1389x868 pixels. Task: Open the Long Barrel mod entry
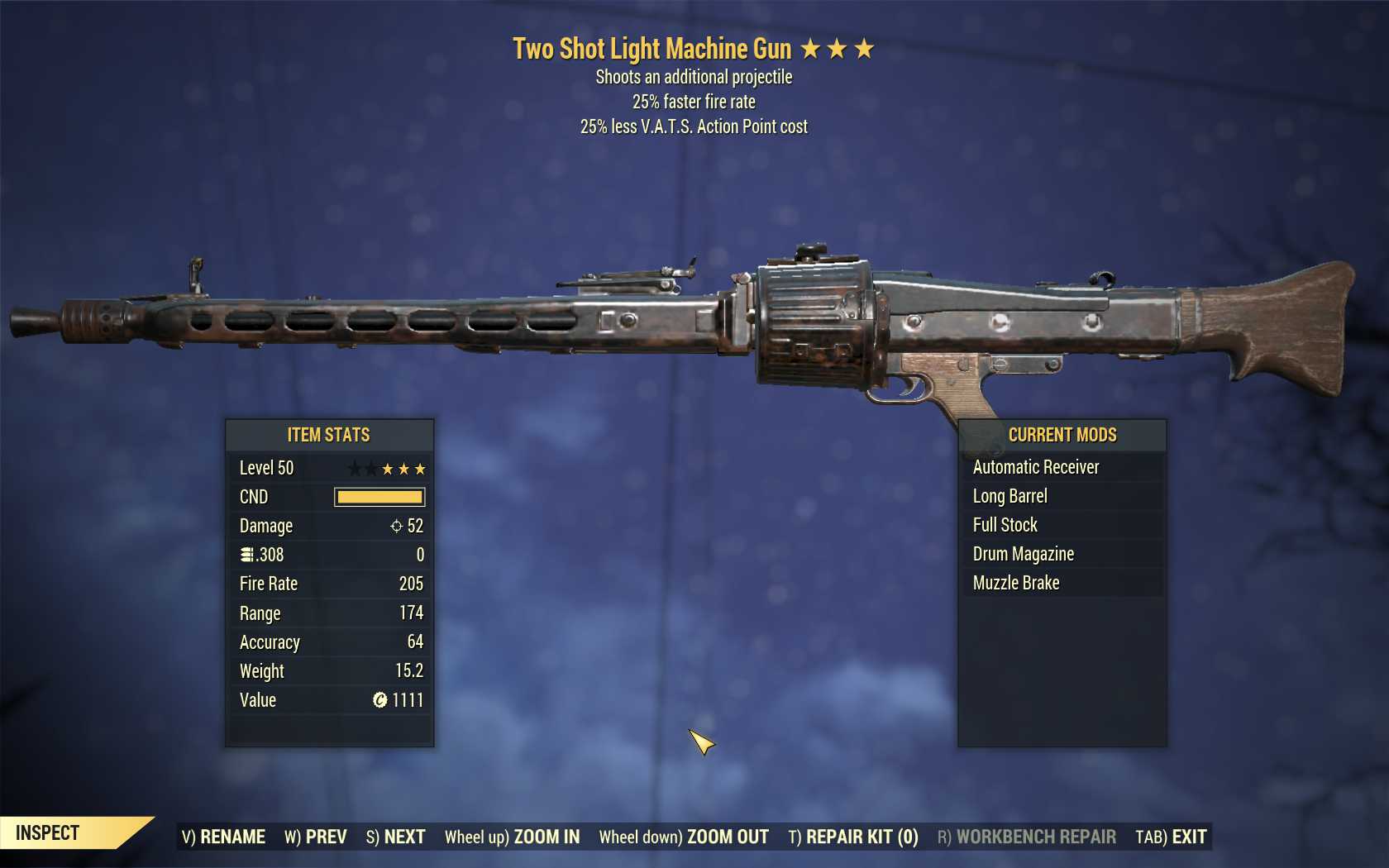pyautogui.click(x=1010, y=496)
